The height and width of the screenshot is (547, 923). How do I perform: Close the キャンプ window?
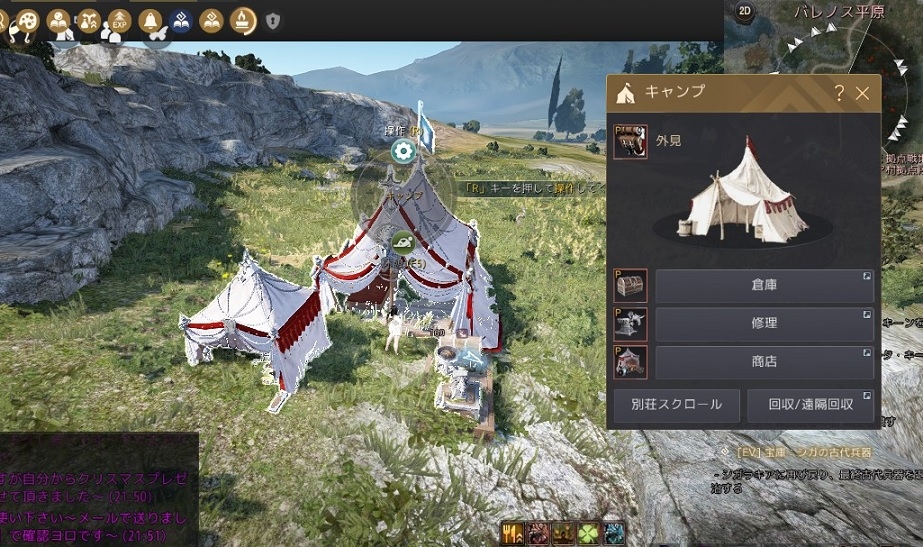click(x=863, y=94)
